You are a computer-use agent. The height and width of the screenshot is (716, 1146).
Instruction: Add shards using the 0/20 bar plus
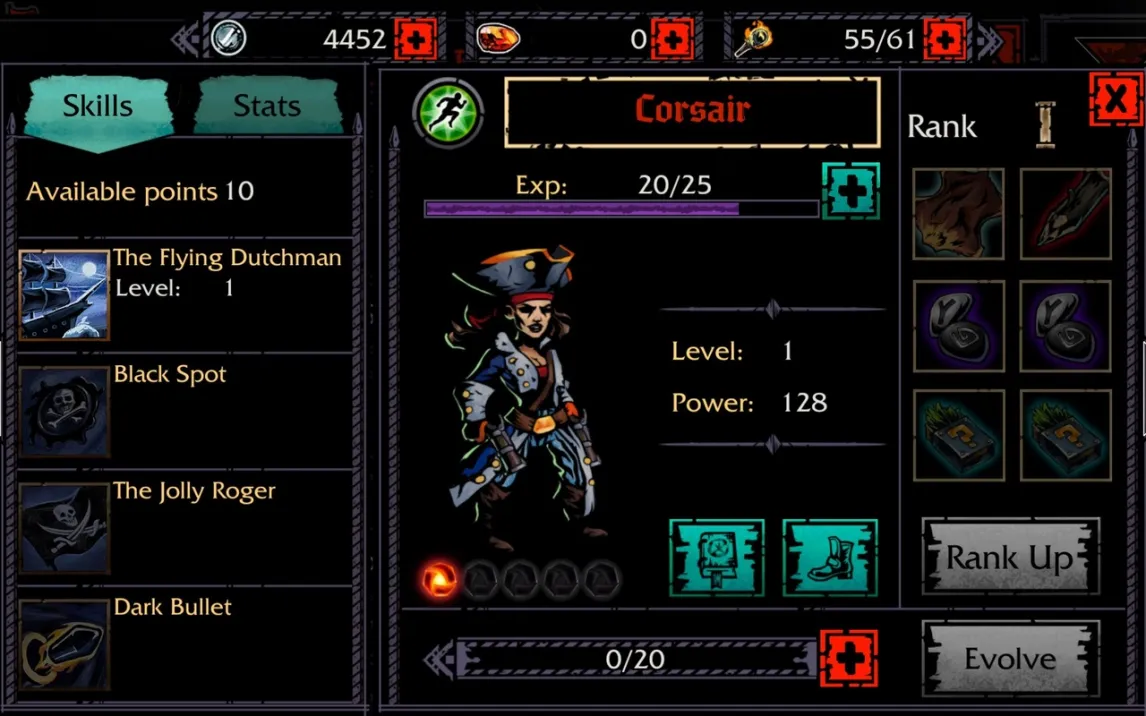click(848, 659)
